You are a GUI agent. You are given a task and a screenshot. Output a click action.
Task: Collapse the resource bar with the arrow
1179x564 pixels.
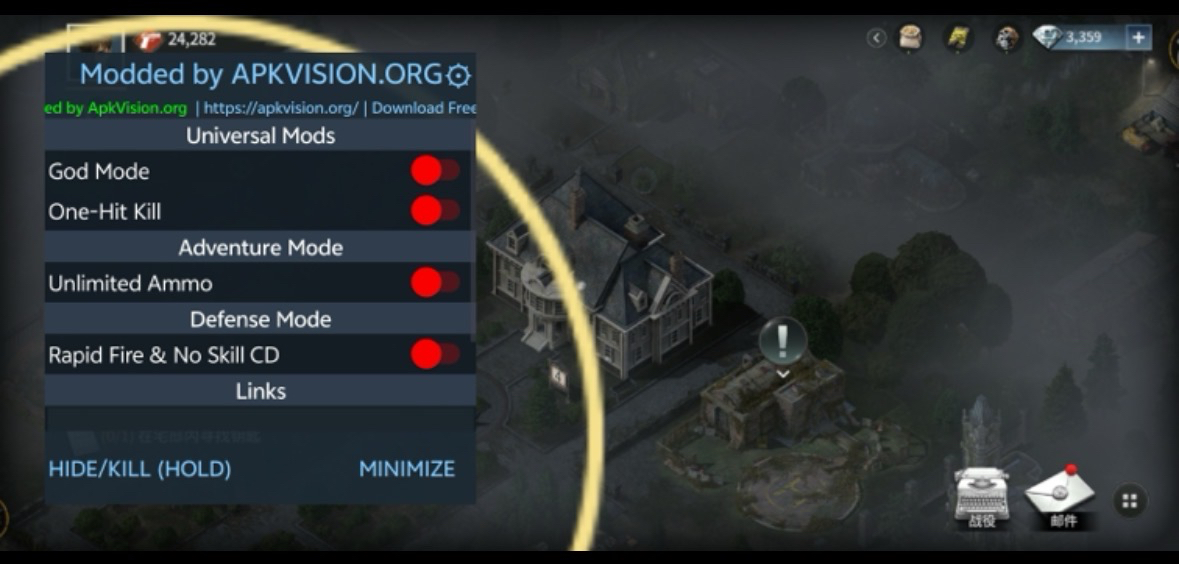click(x=877, y=38)
